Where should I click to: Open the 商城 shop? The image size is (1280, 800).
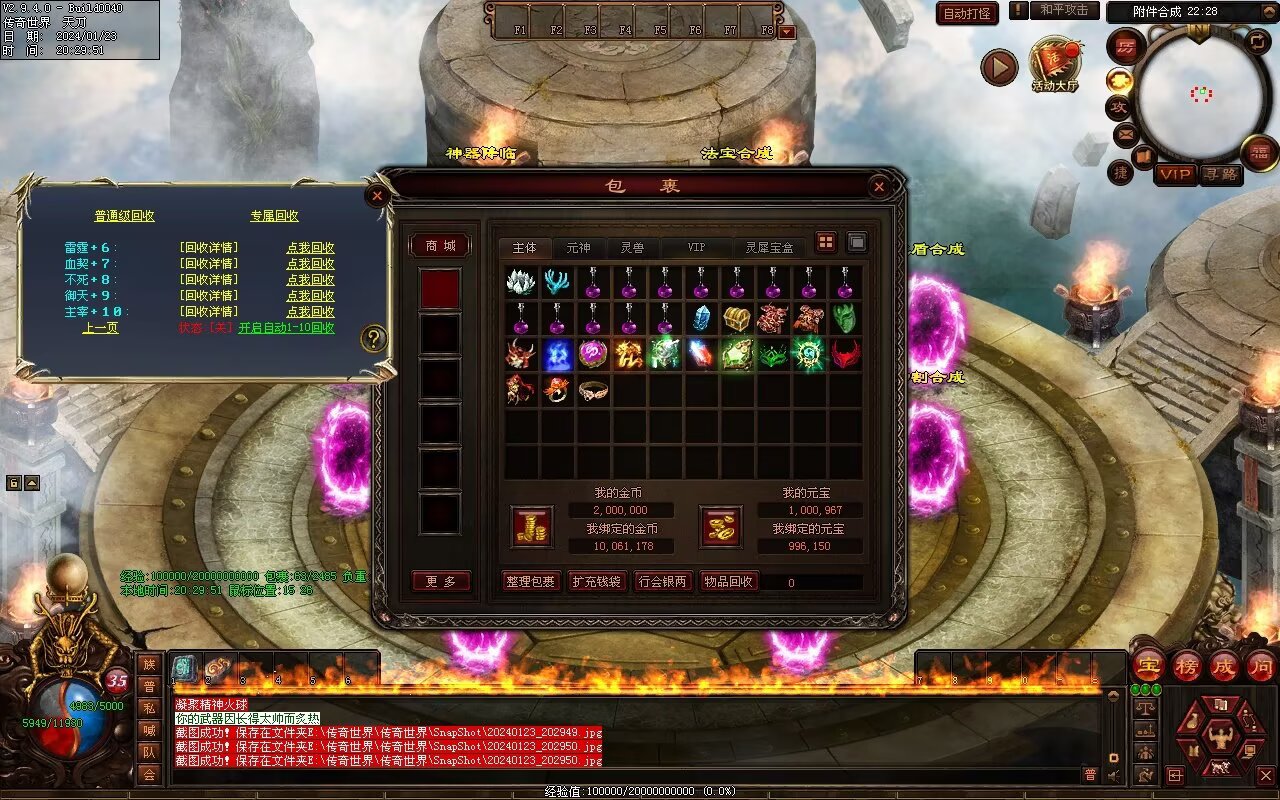tap(440, 246)
